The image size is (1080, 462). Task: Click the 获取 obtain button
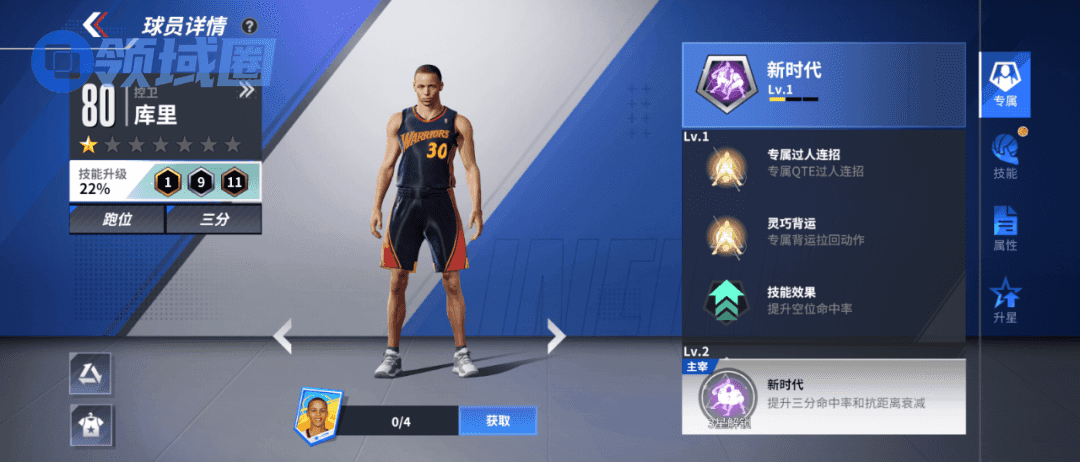pyautogui.click(x=497, y=421)
